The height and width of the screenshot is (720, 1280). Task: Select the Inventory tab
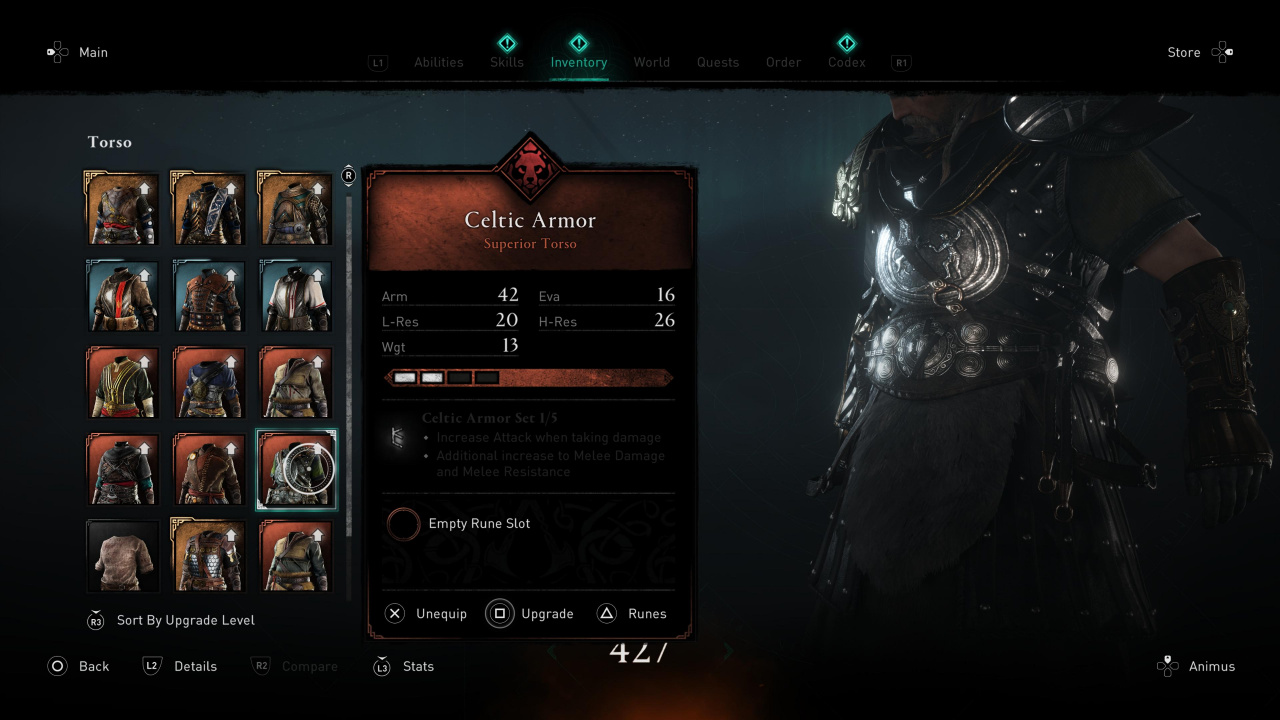click(x=579, y=62)
